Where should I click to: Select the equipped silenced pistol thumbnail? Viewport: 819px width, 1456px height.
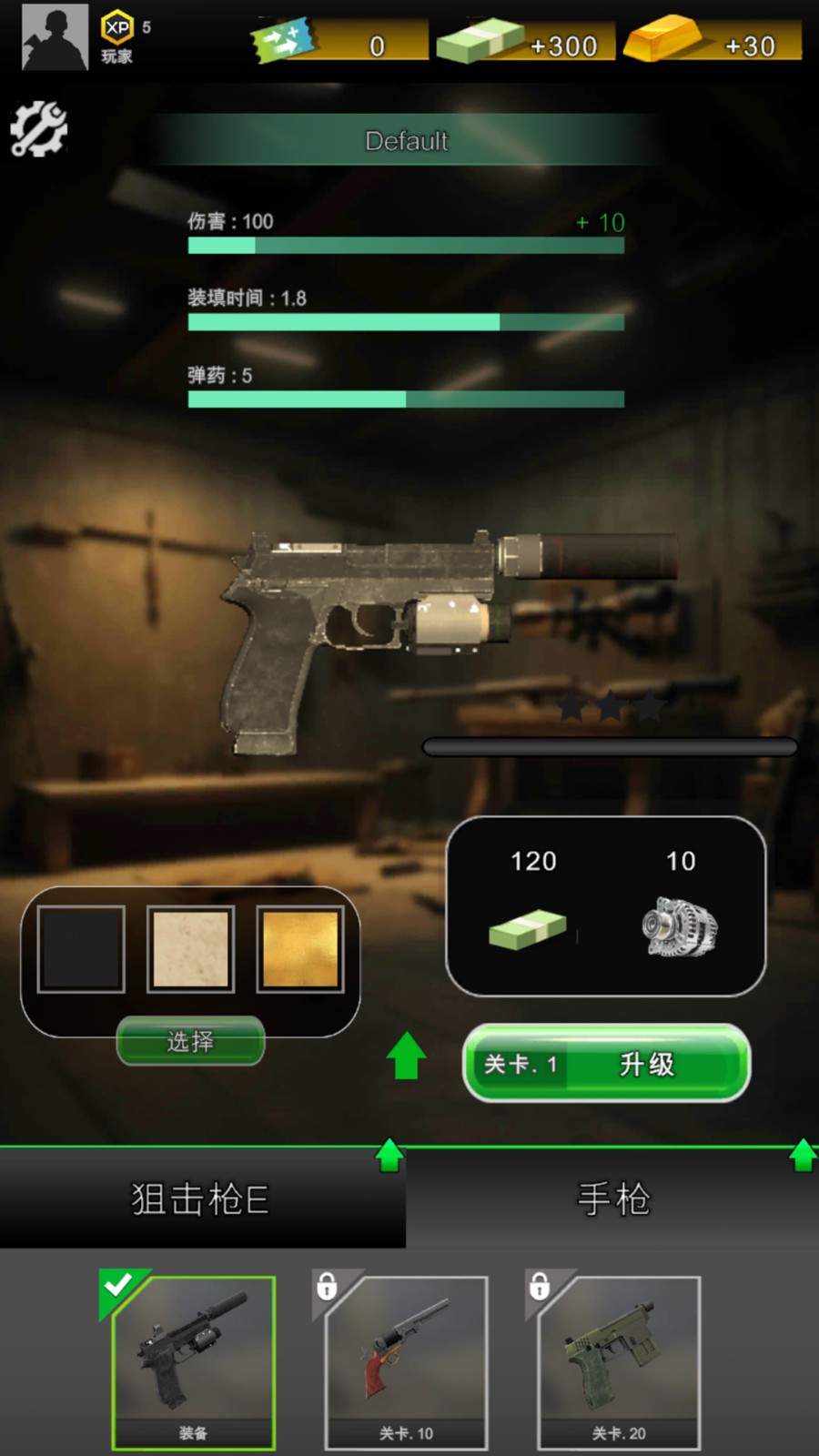pyautogui.click(x=193, y=1361)
